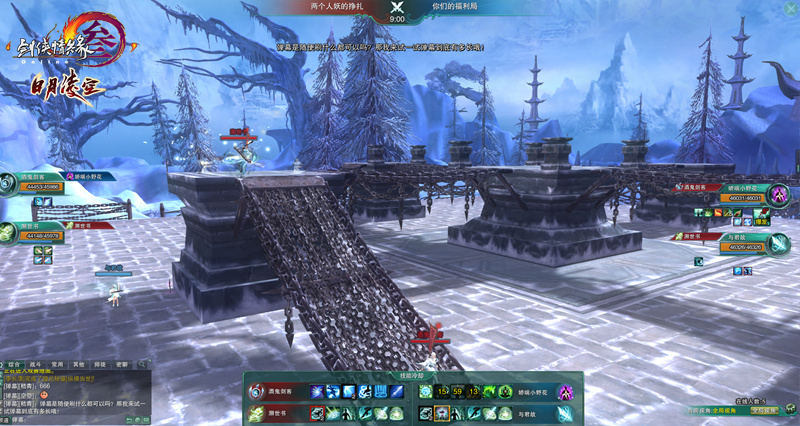
Task: Switch to the 综合 chat tab
Action: pos(14,365)
